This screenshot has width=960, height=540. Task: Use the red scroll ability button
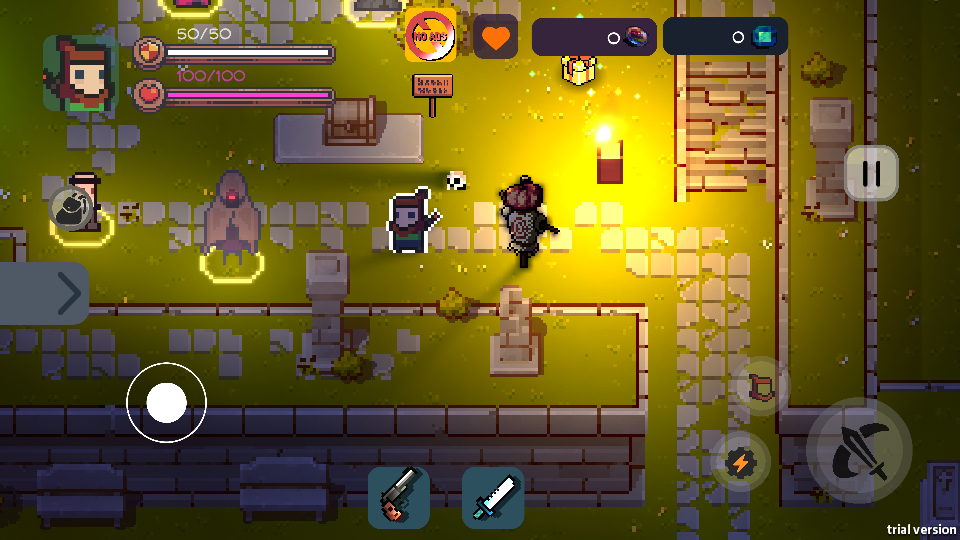(762, 385)
